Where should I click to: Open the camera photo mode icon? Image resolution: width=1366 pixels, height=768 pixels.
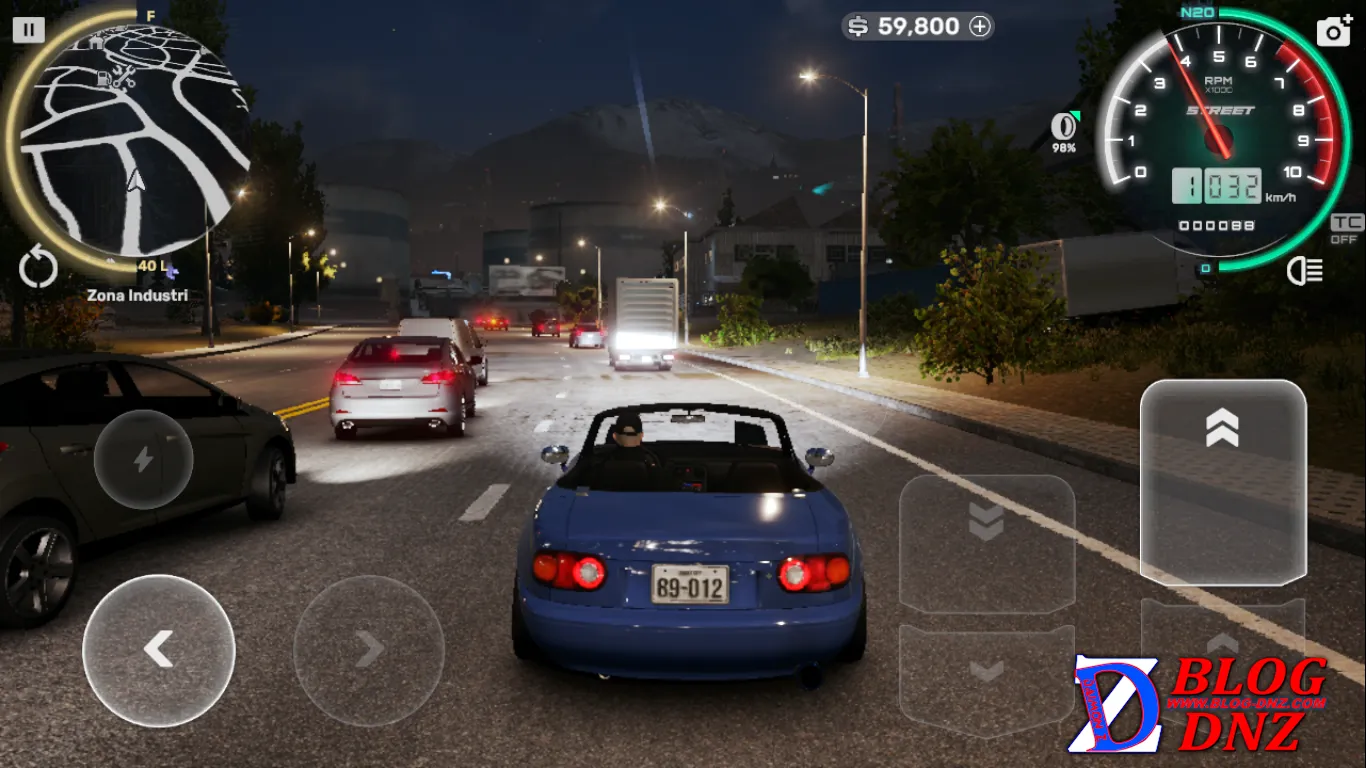[x=1334, y=31]
